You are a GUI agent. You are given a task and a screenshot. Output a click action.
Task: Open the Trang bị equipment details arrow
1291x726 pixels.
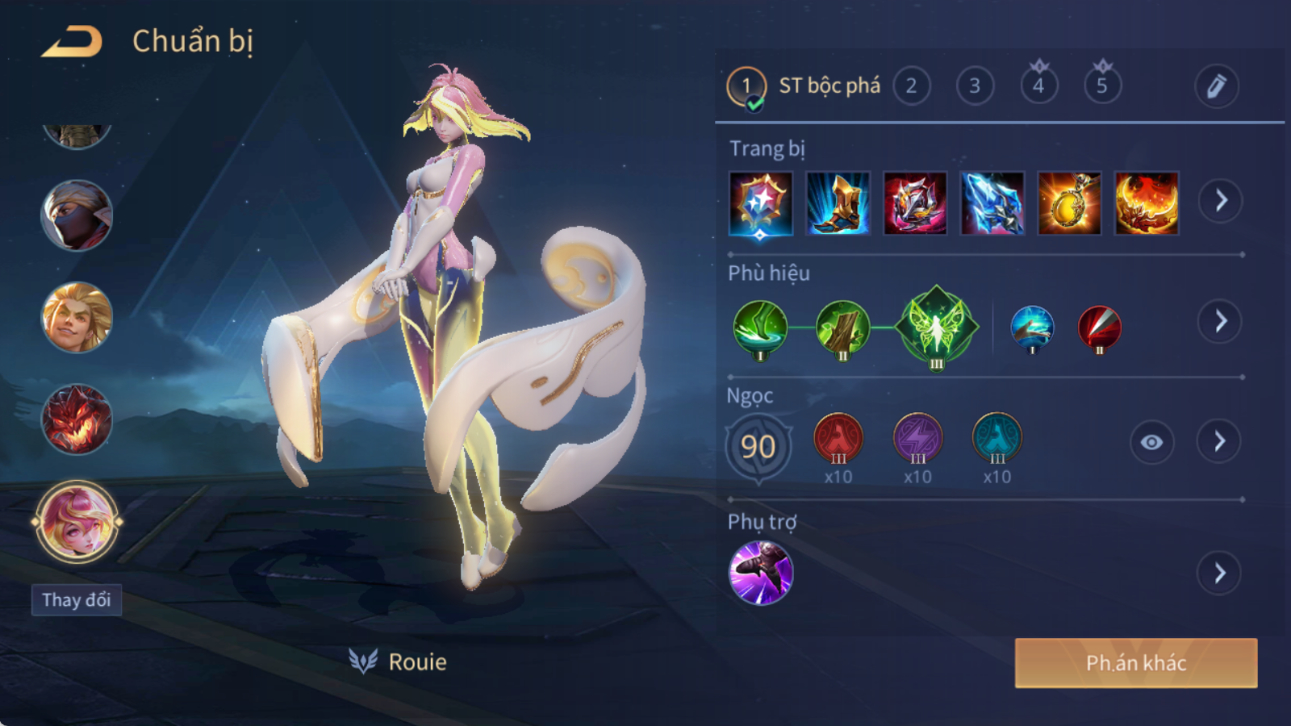(x=1220, y=201)
